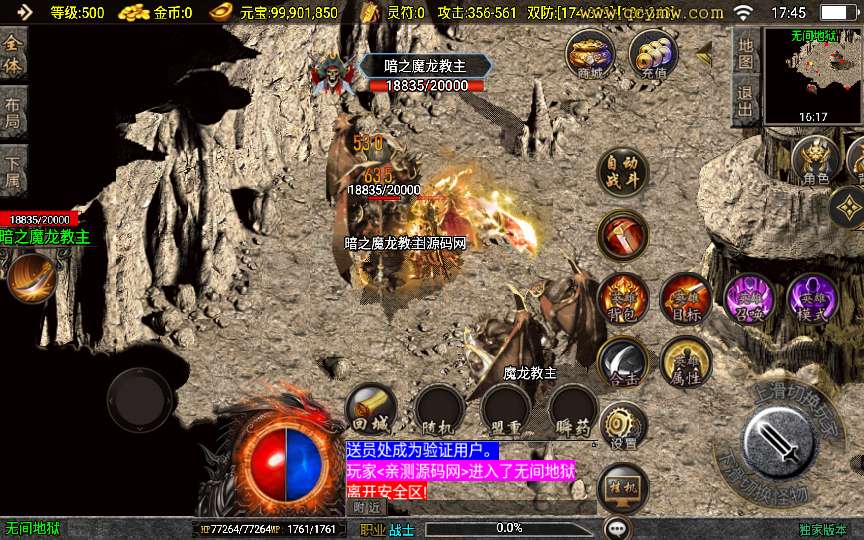This screenshot has width=864, height=540.
Task: Tap the 退出 exit button
Action: (x=745, y=101)
